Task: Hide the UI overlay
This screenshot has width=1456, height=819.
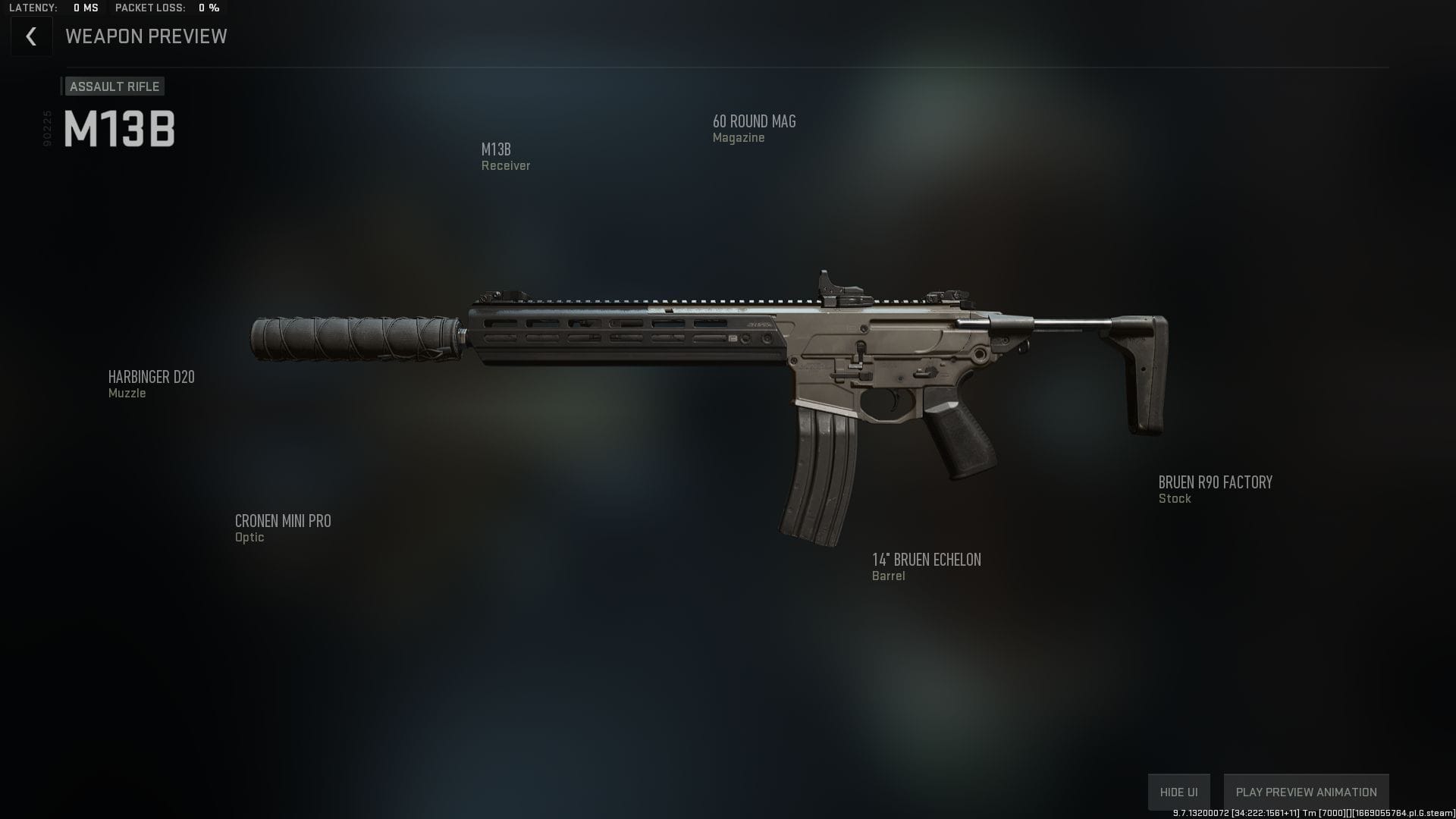Action: [x=1178, y=792]
